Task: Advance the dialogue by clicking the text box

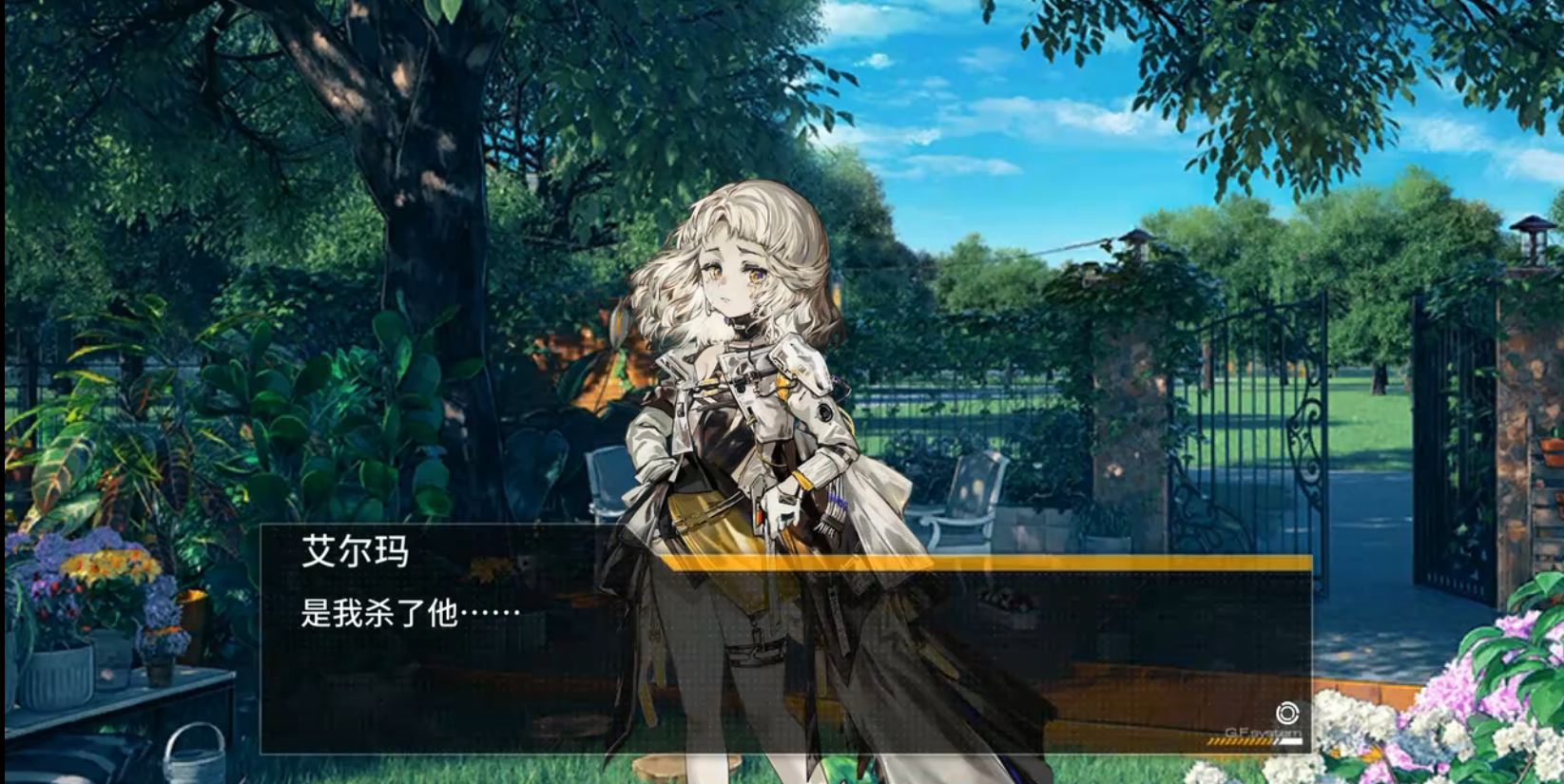Action: point(785,656)
